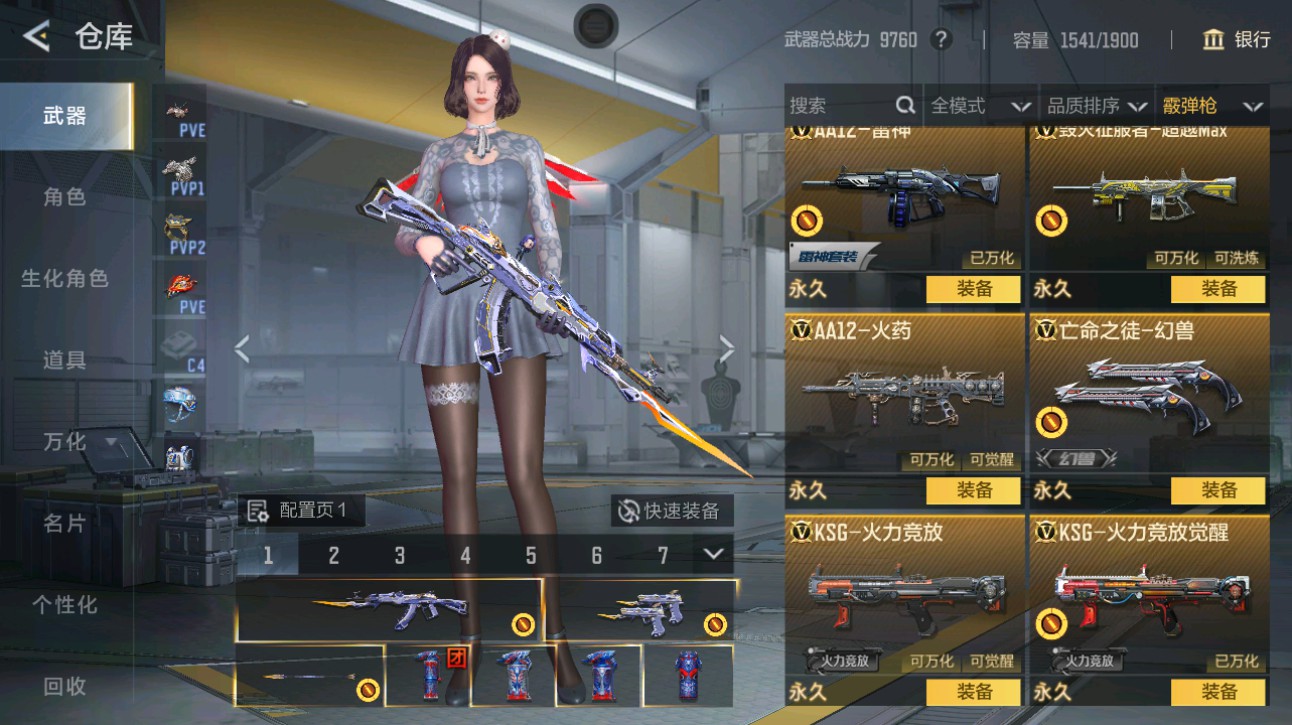Open the 名片 section
The height and width of the screenshot is (725, 1292).
[x=65, y=523]
